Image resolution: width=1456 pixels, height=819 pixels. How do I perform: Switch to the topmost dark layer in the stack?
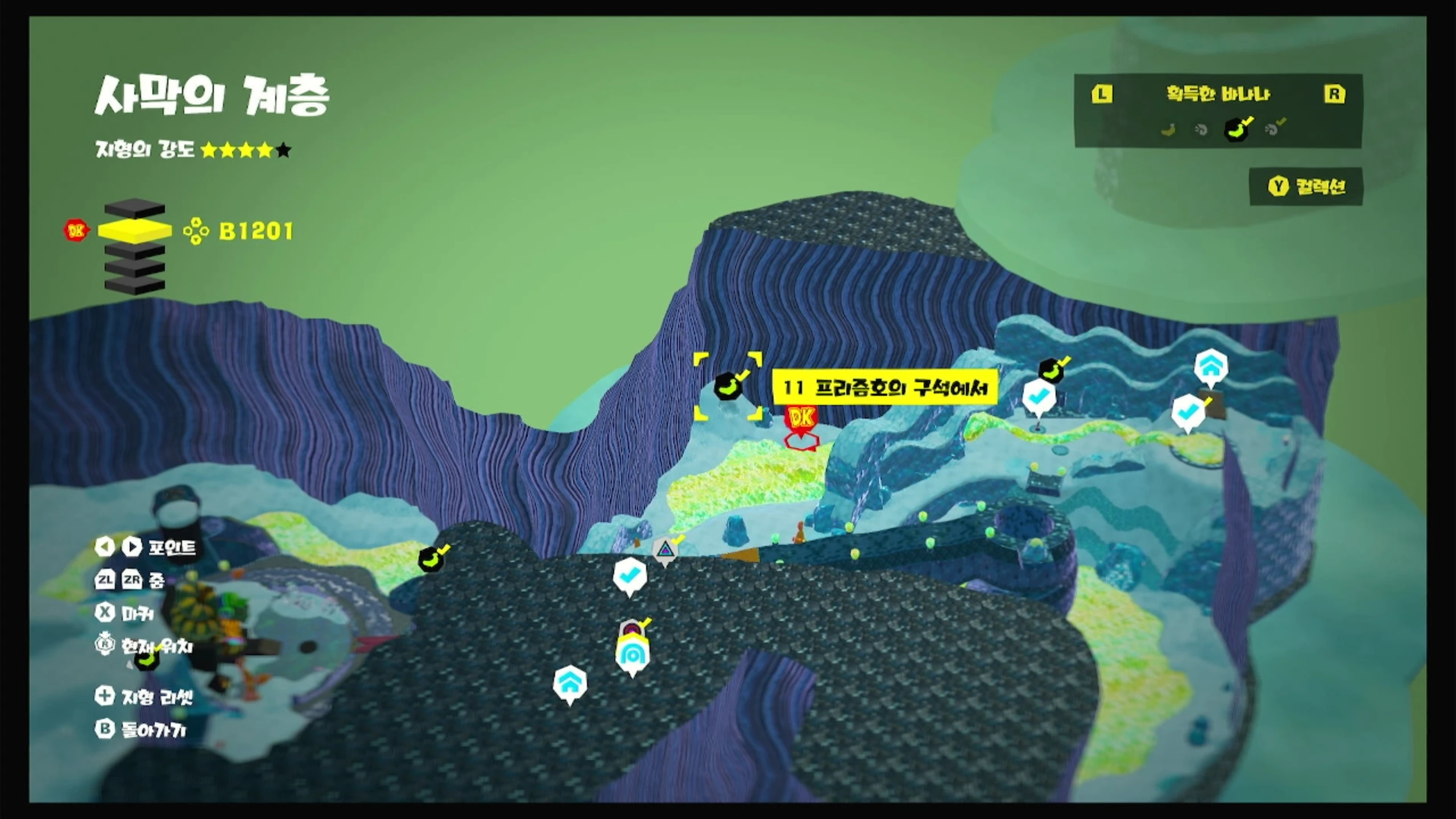(x=135, y=209)
